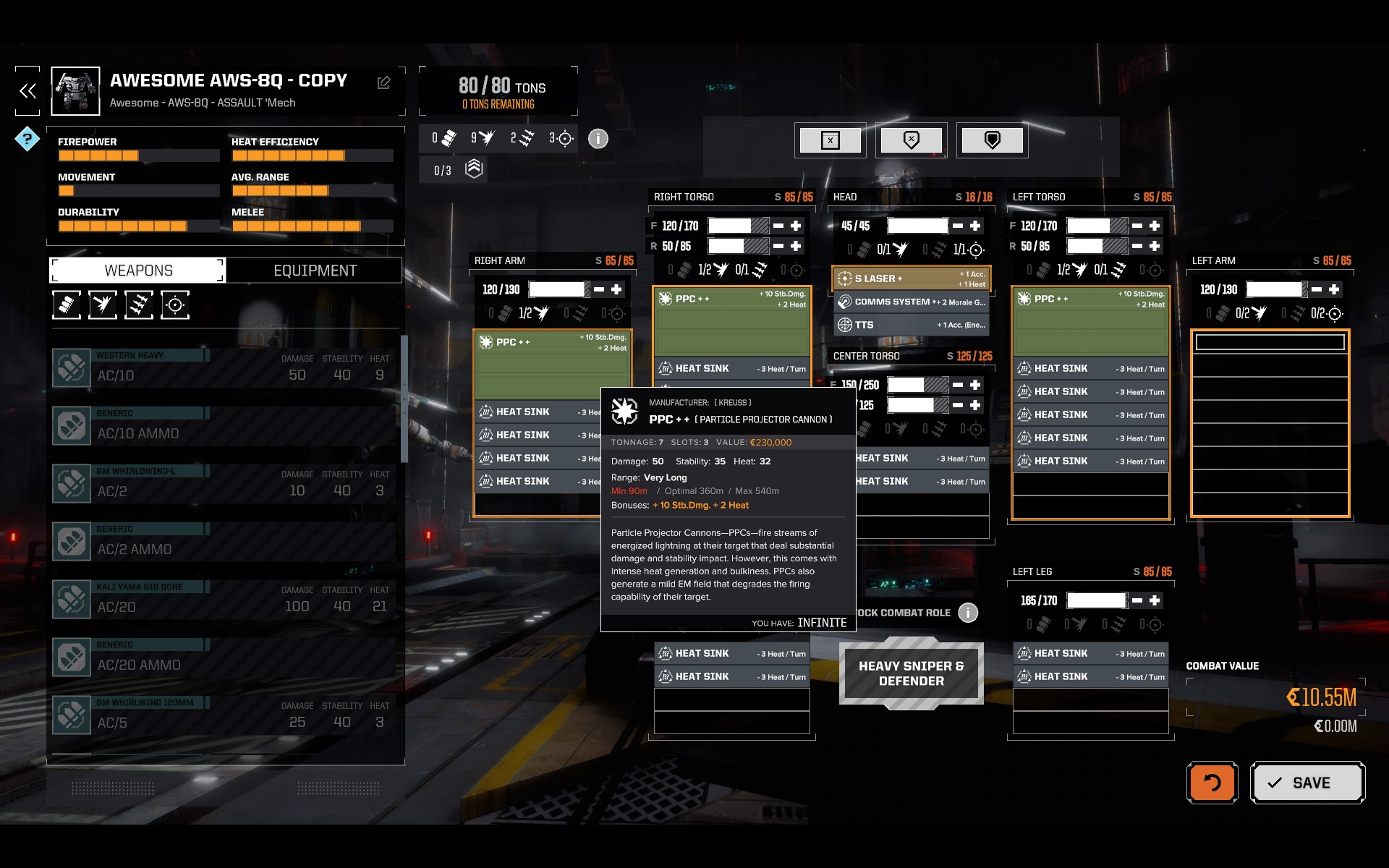Open hardpoint info circle icon
Screen dimensions: 1389x868
(598, 138)
